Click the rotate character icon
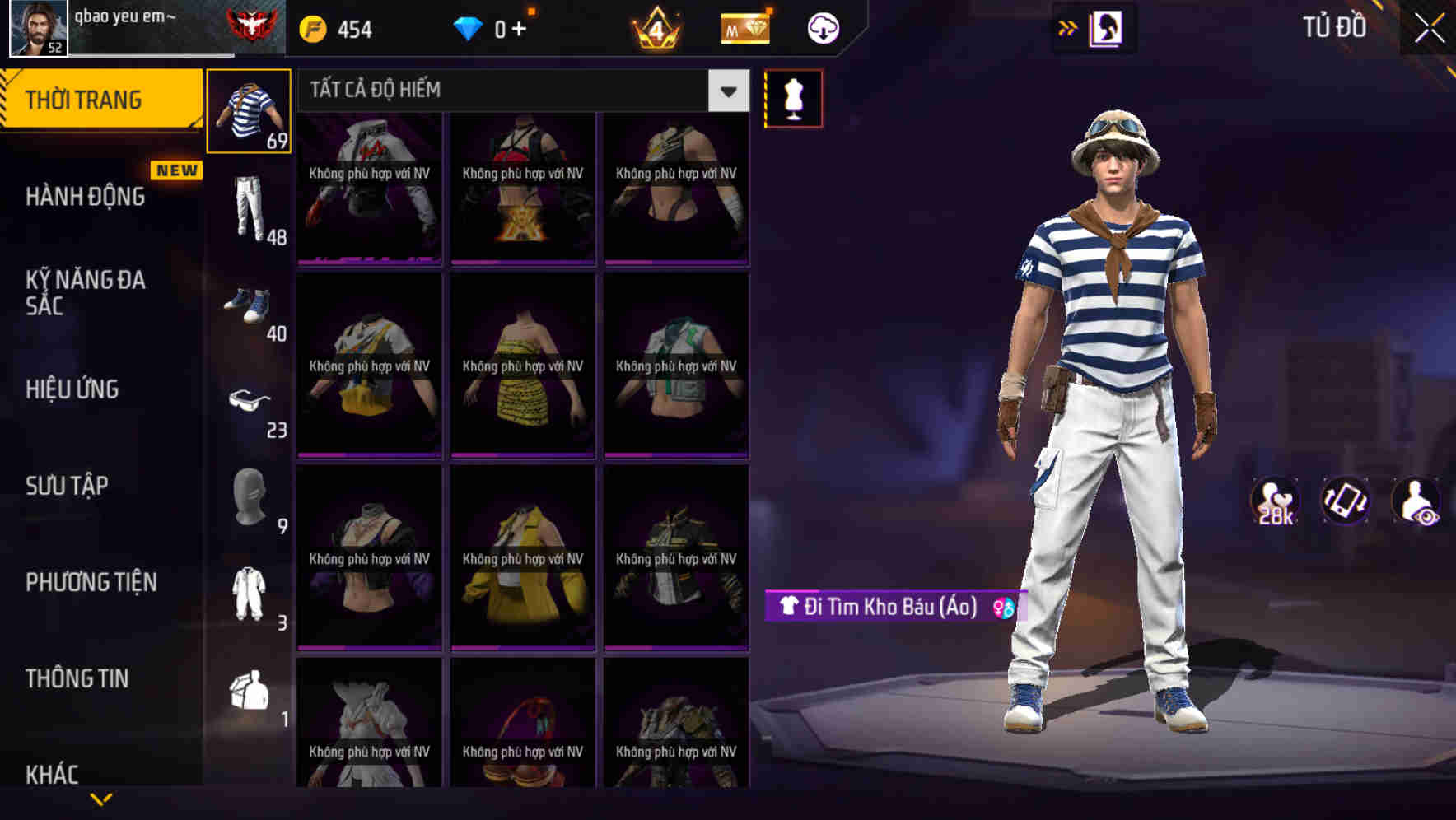 click(1345, 502)
